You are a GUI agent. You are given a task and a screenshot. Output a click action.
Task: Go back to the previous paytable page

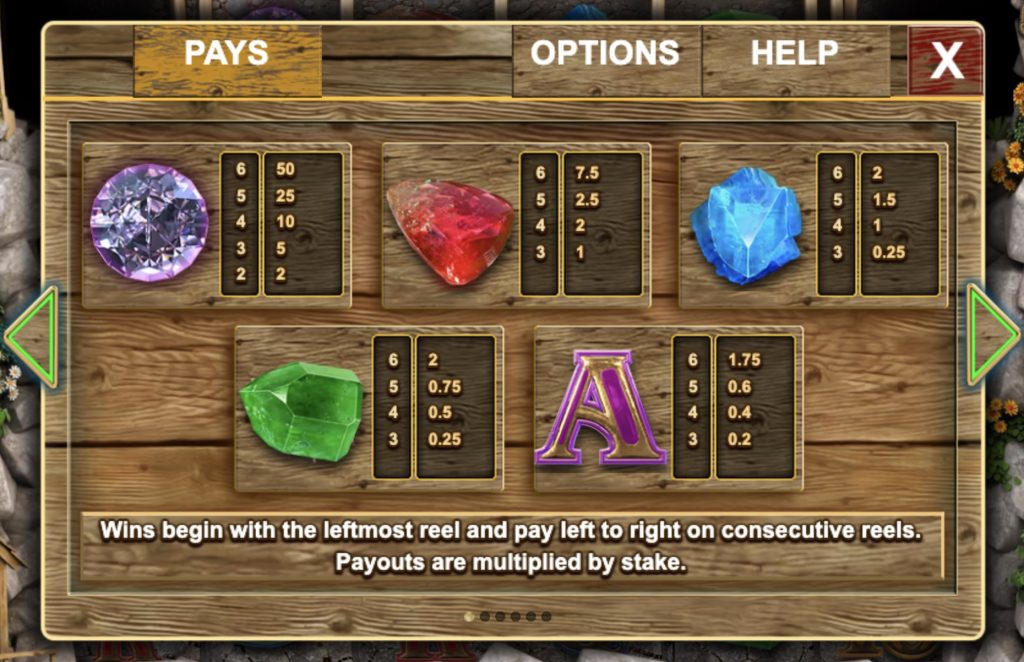click(32, 336)
